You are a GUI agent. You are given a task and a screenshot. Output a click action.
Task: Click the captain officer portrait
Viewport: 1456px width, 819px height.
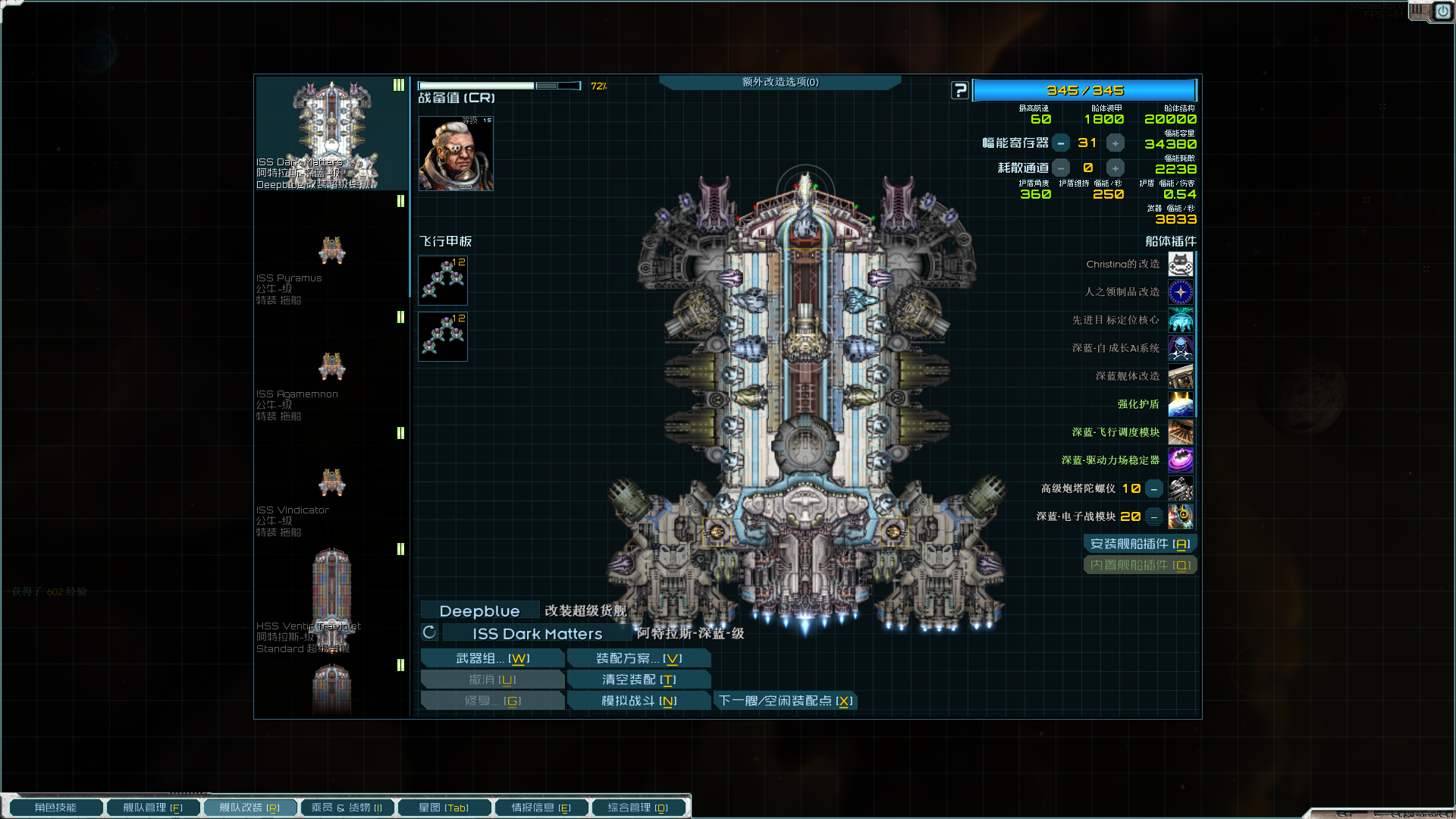coord(456,154)
